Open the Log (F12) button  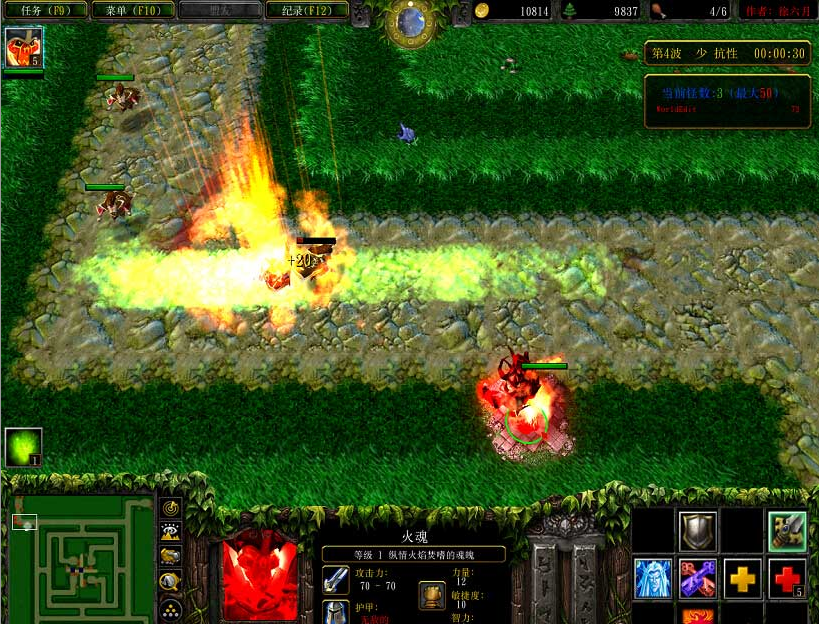[308, 10]
